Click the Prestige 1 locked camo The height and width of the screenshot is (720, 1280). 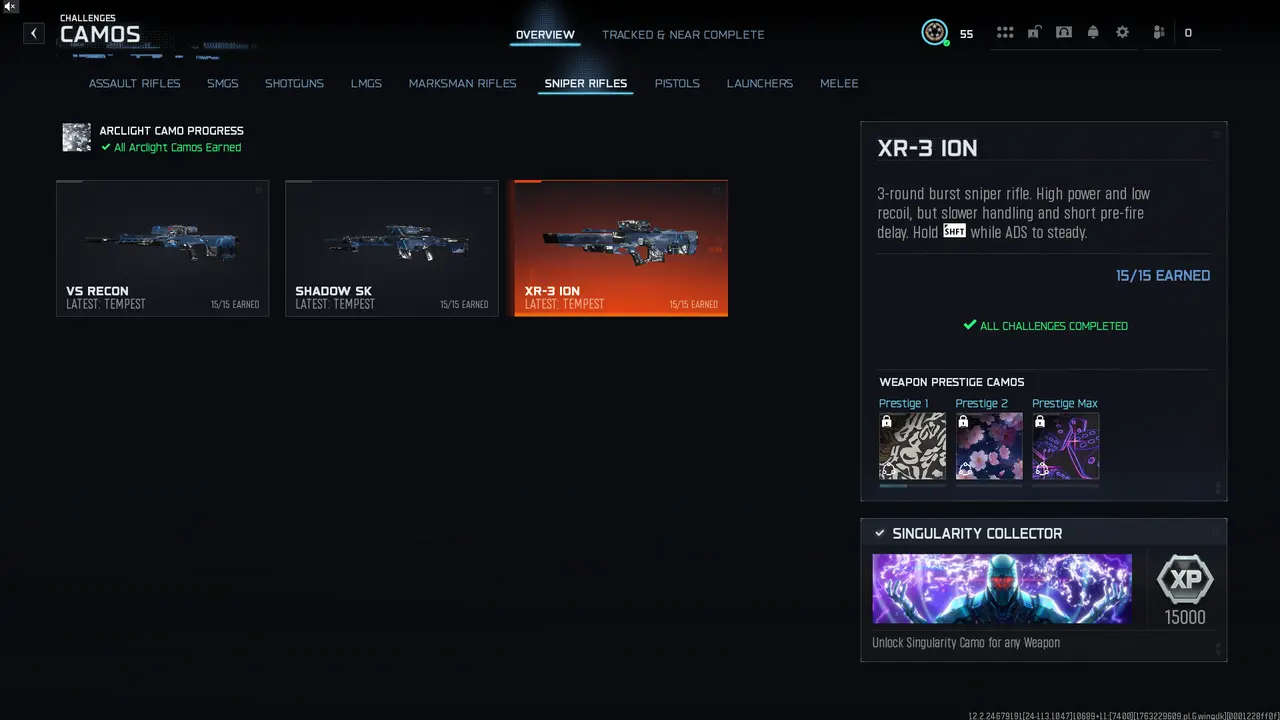click(912, 446)
